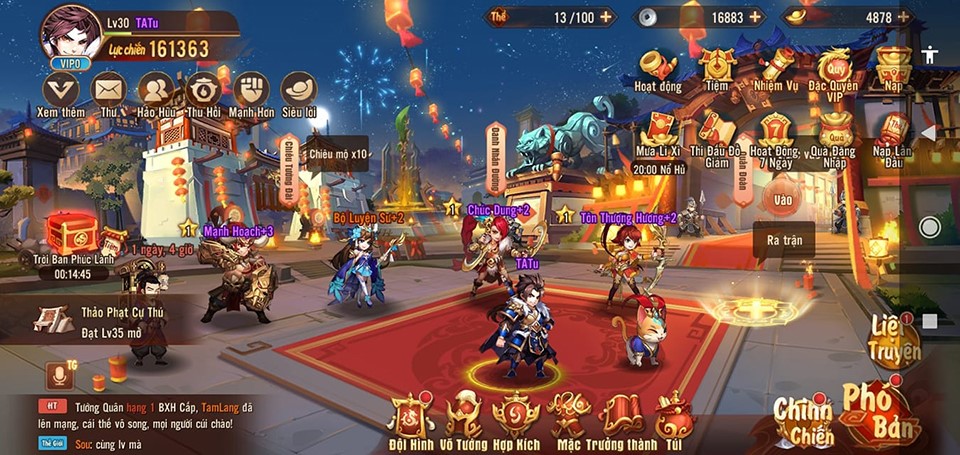The image size is (960, 455).
Task: Open the Nhiệm Vụ quest menu
Action: (776, 68)
